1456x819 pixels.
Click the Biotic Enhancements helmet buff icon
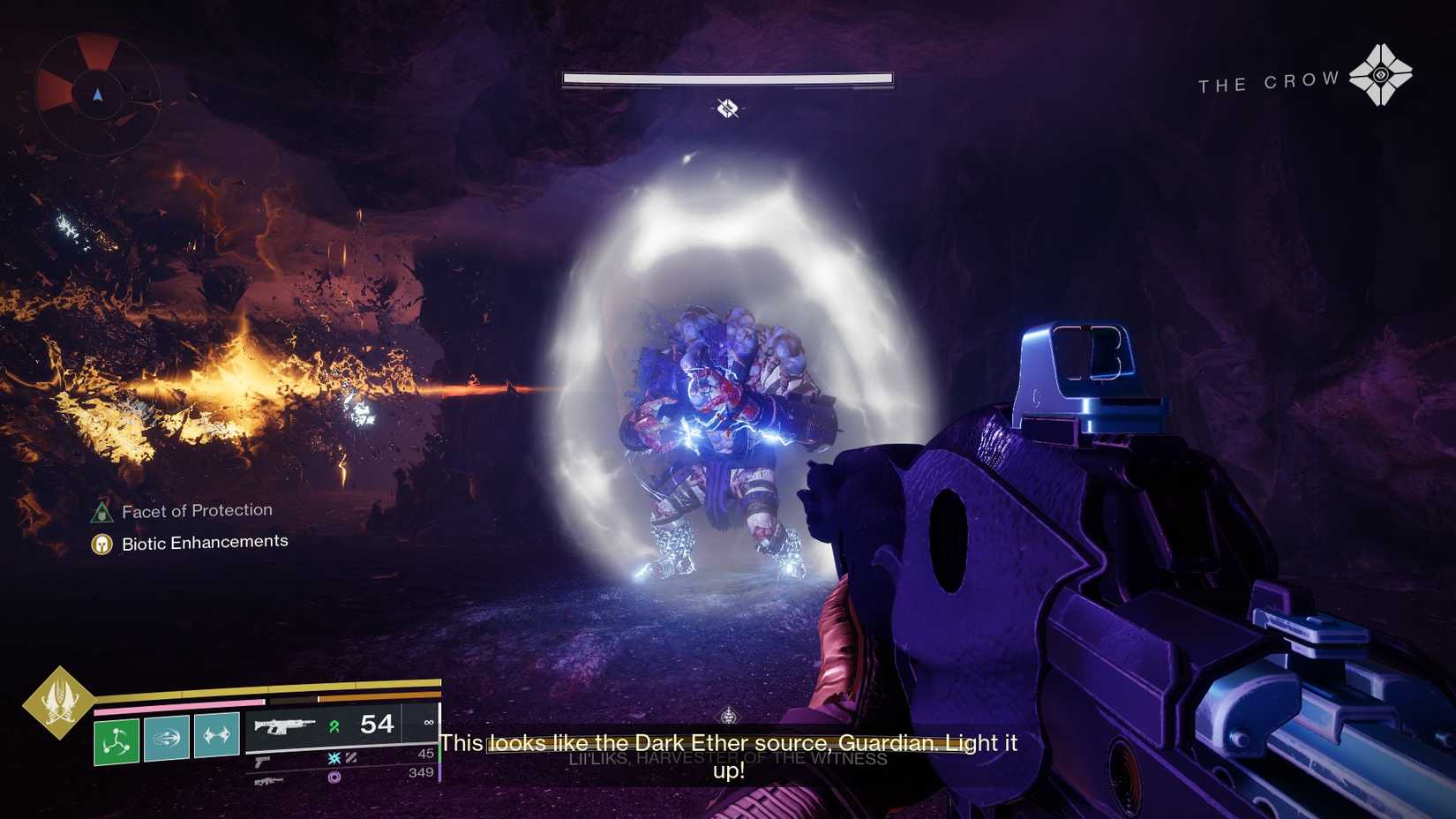[103, 542]
